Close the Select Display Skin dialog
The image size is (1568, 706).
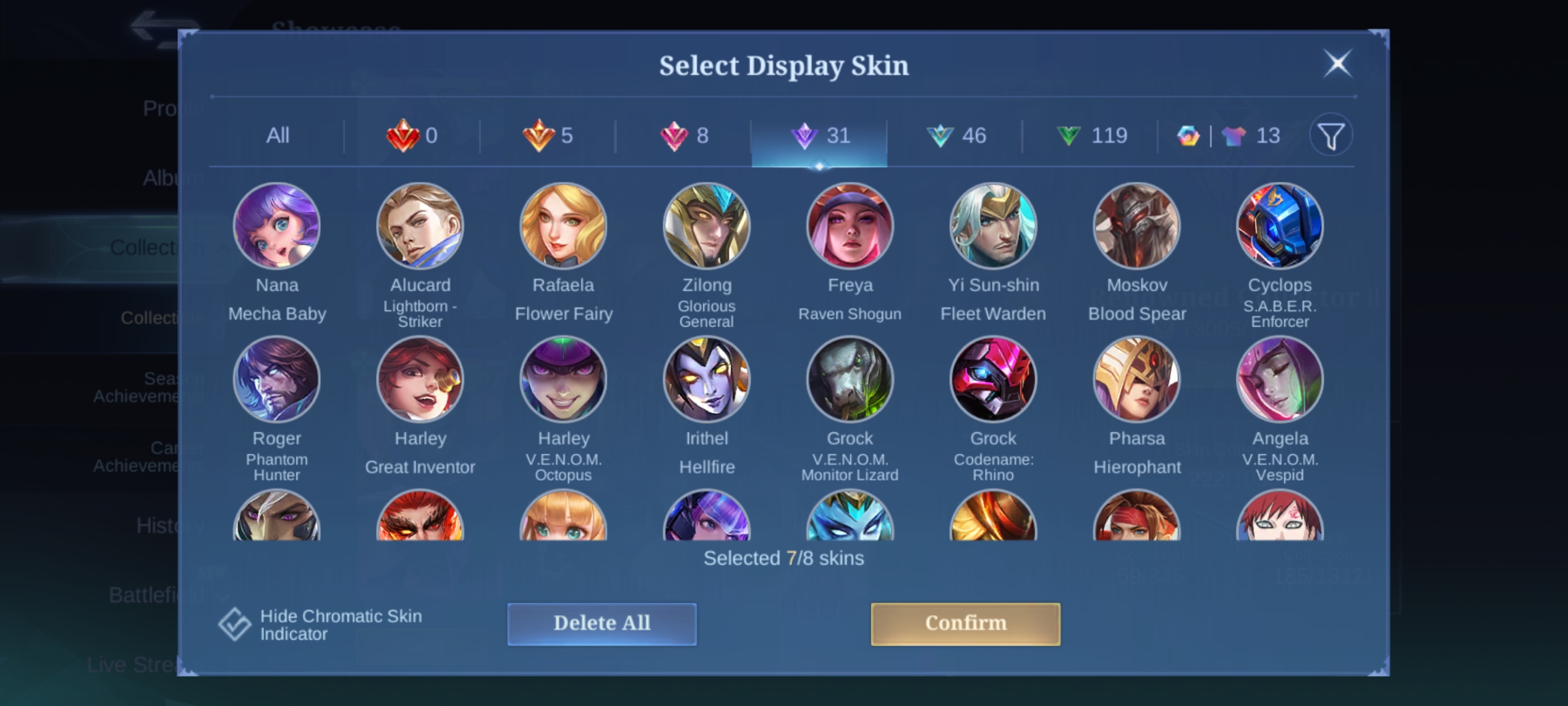(1337, 64)
